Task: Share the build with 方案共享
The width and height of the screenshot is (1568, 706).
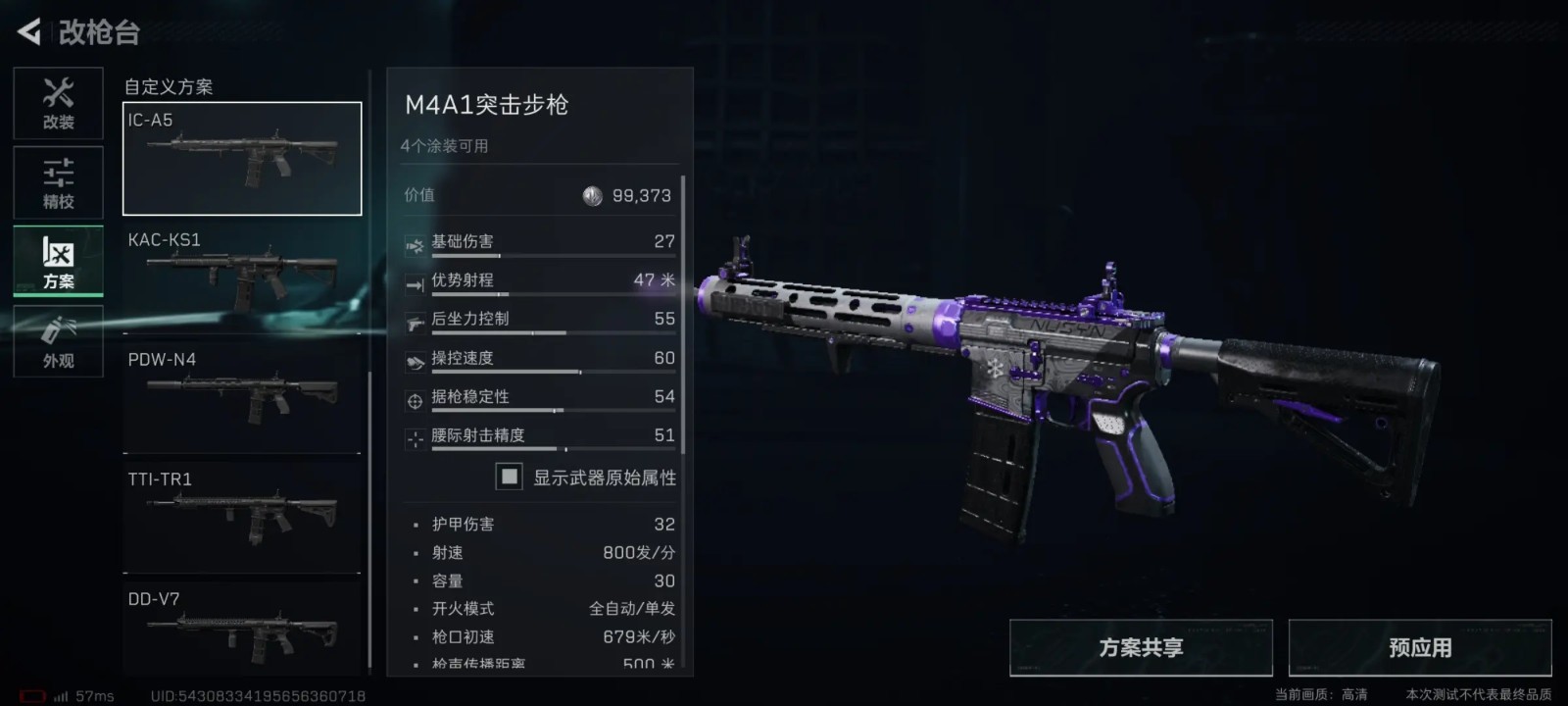Action: tap(1141, 648)
